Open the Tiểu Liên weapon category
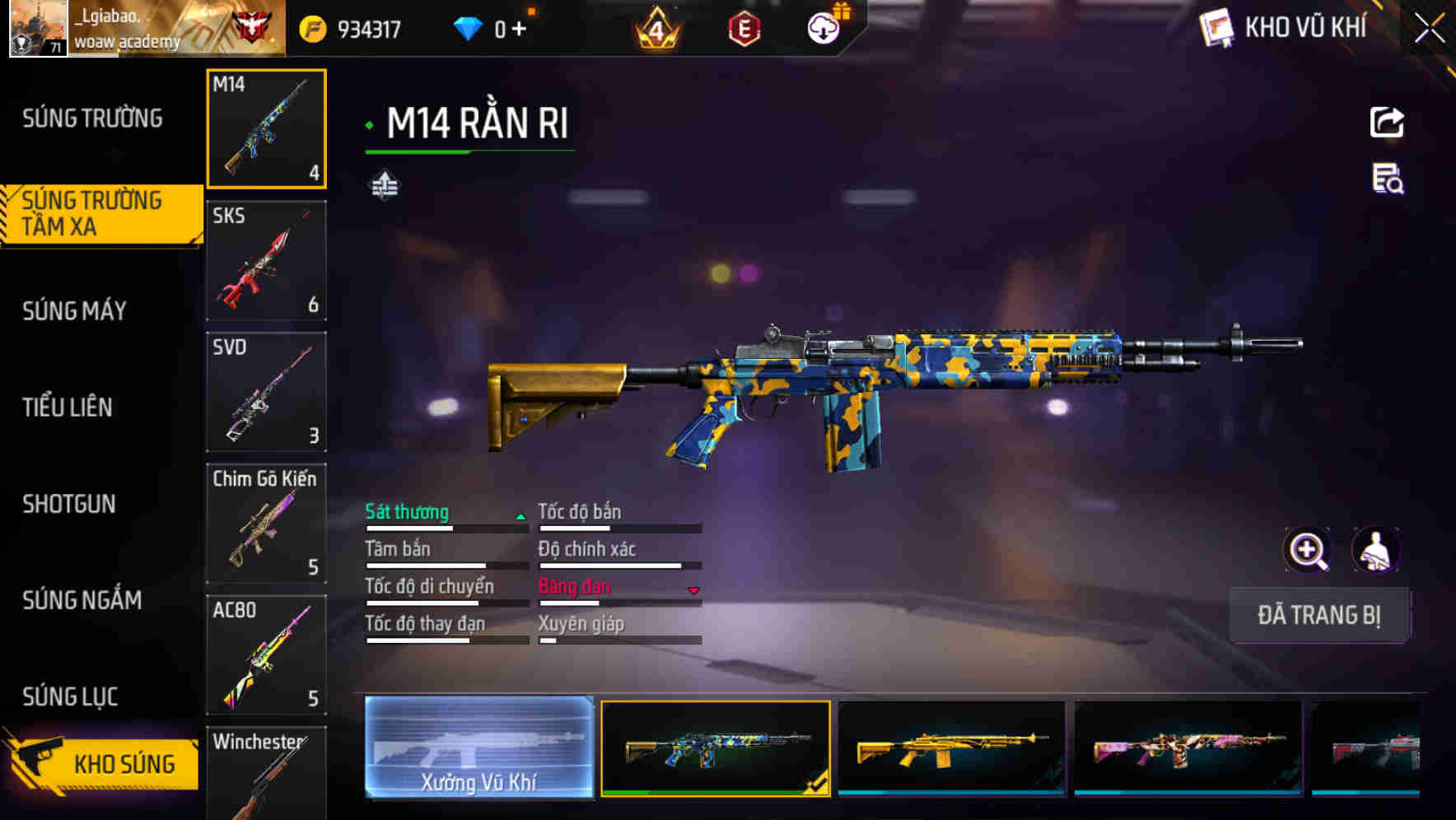This screenshot has height=820, width=1456. pyautogui.click(x=68, y=407)
